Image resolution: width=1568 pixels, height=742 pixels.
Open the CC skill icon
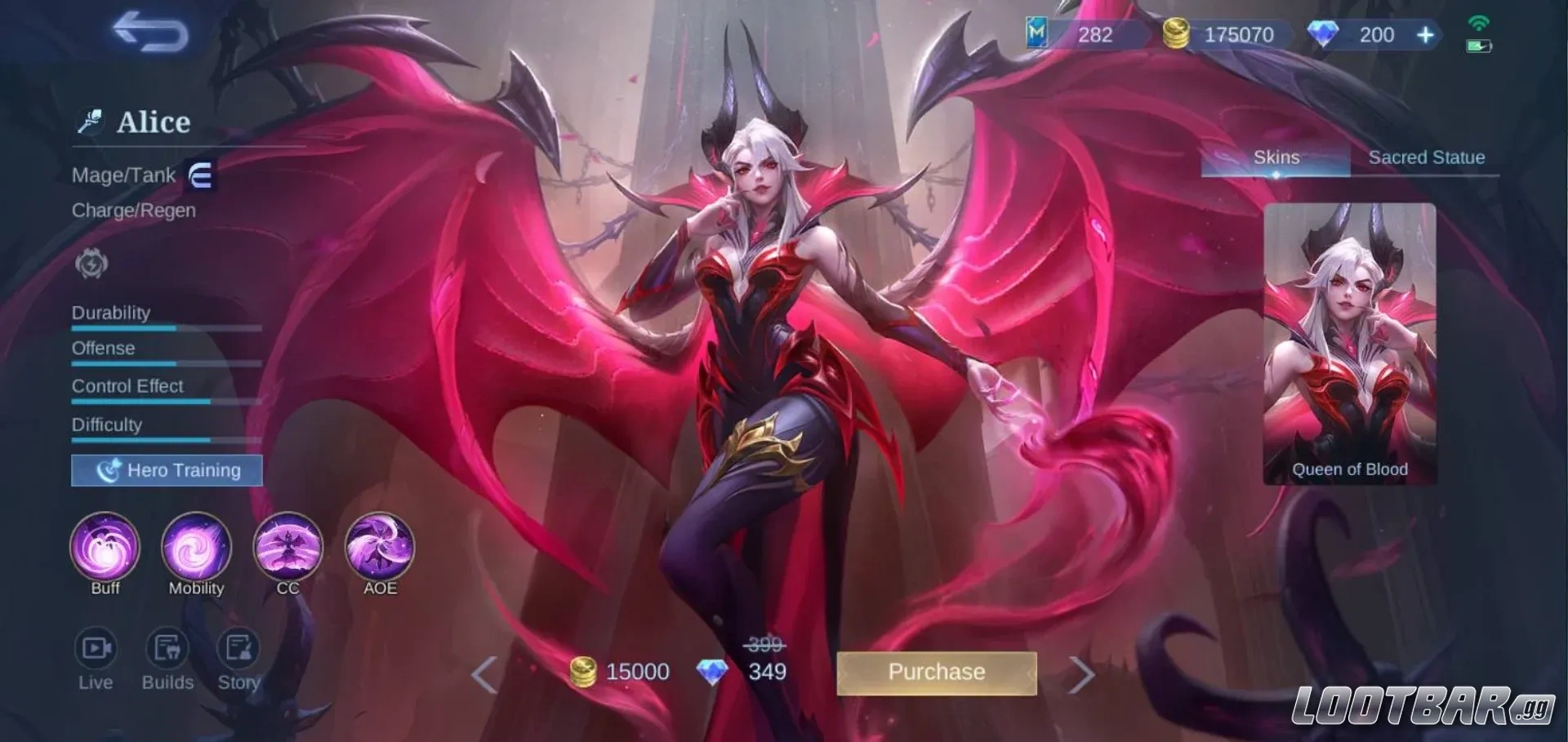[x=287, y=549]
